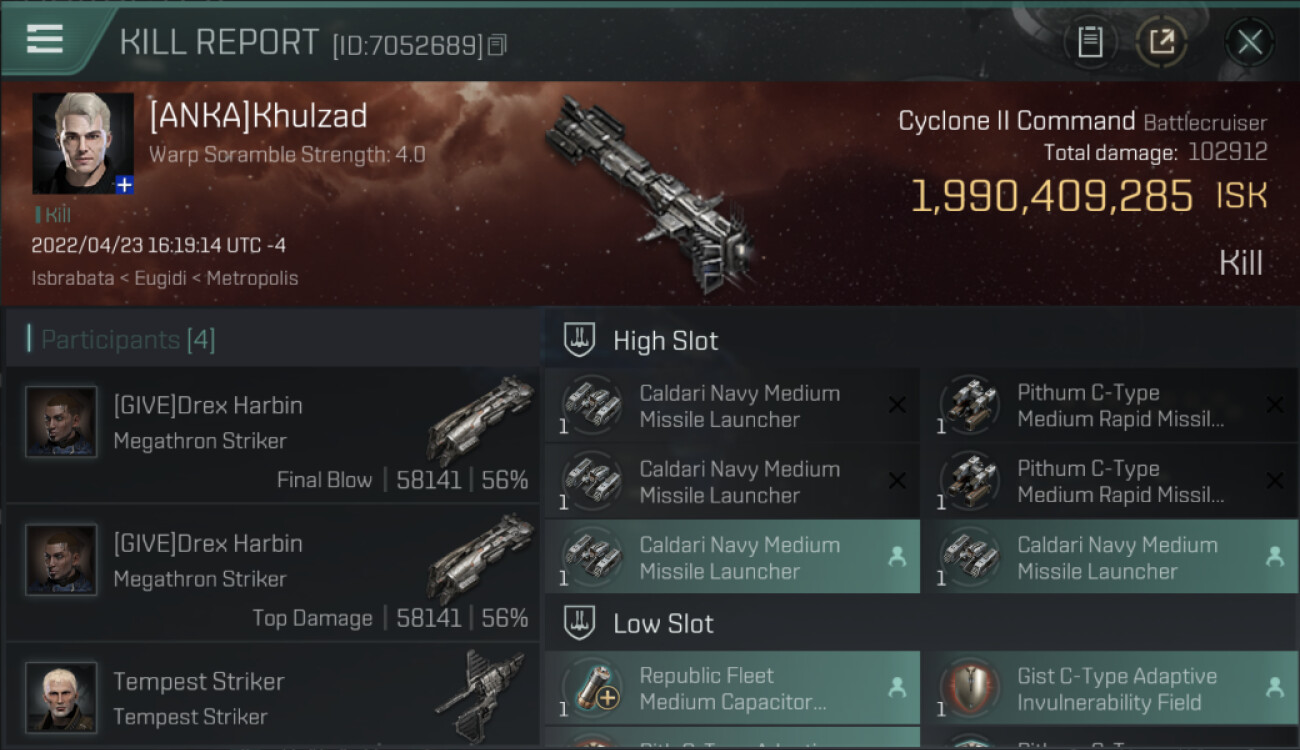Screen dimensions: 1300x750
Task: Select Drex Harbin's Final Blow entry
Action: tap(272, 435)
